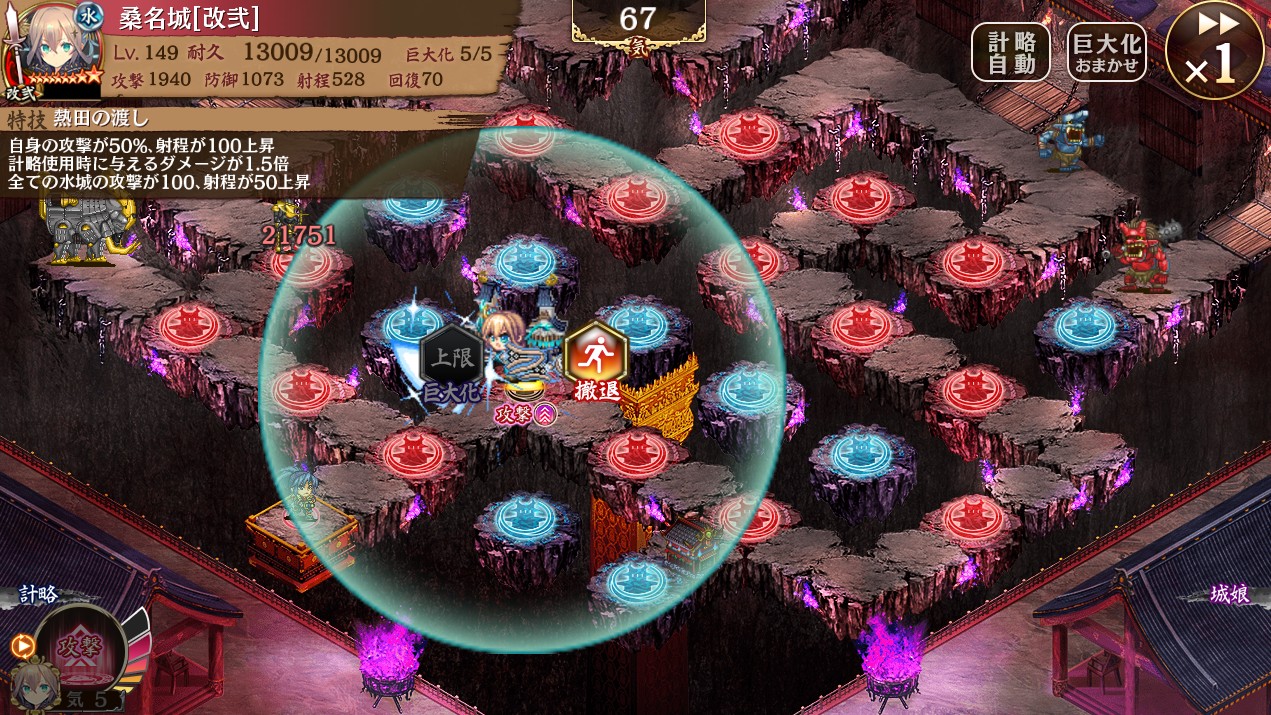Viewport: 1271px width, 715px height.
Task: Open the 城娘 unit panel
Action: [x=1228, y=595]
